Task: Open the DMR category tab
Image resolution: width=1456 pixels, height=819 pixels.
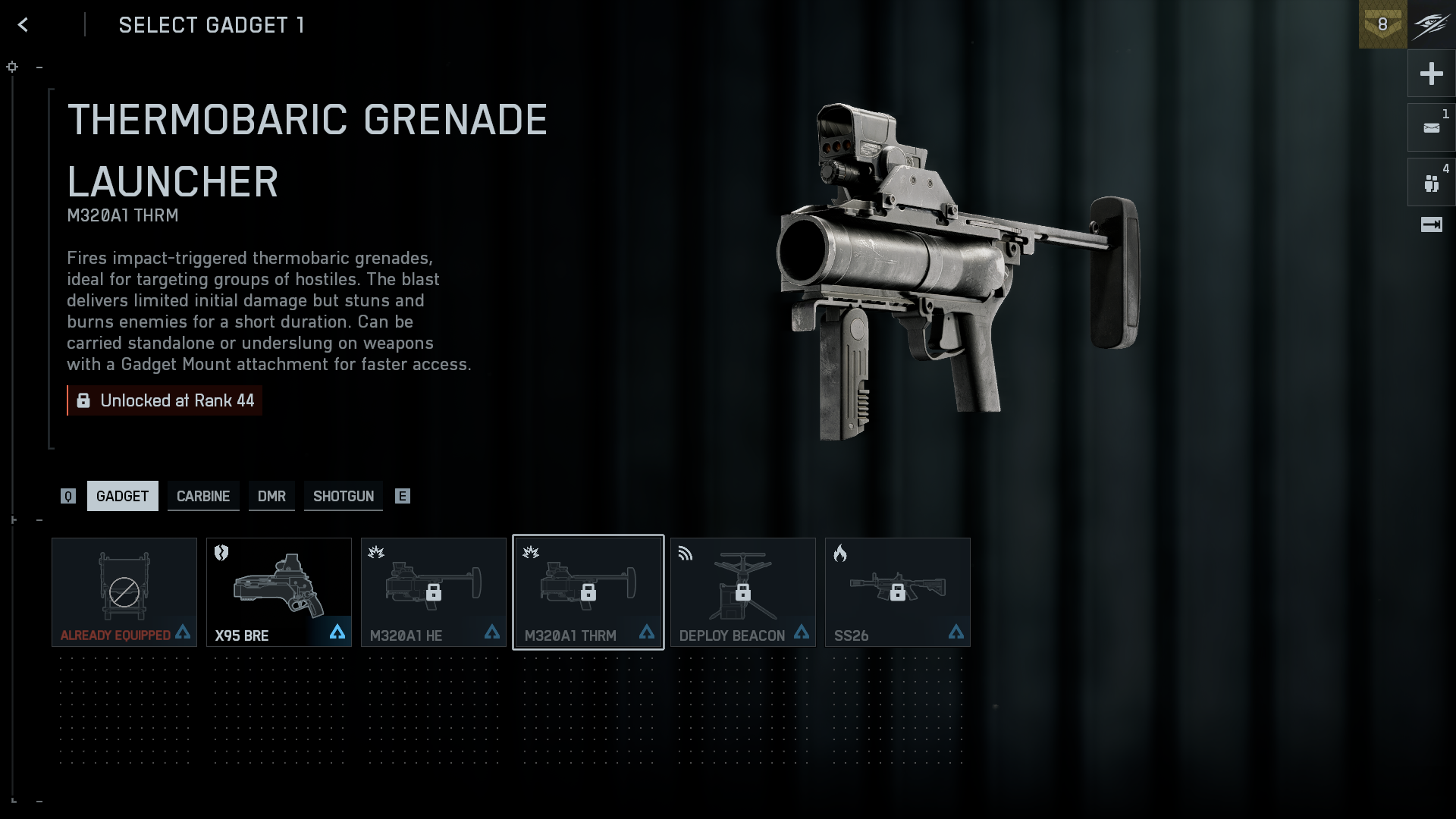Action: 271,496
